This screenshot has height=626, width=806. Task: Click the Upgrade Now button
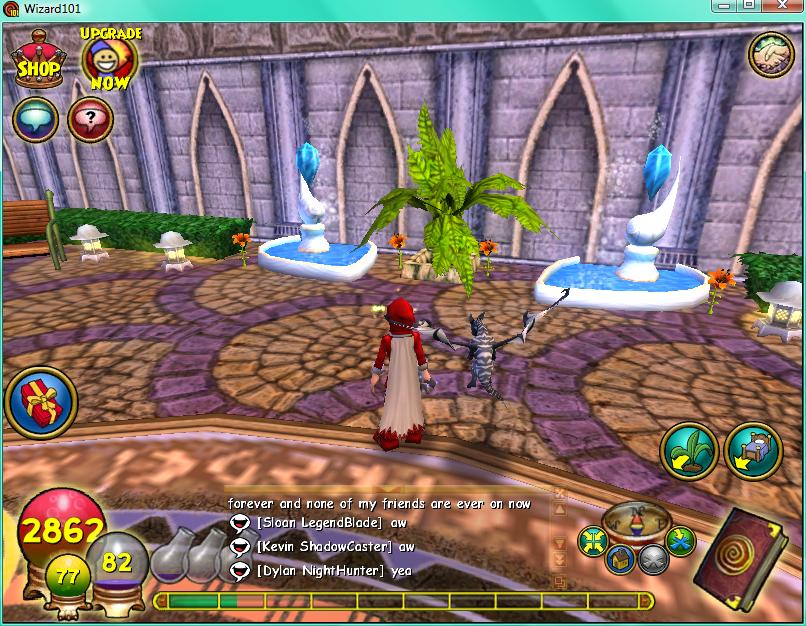[x=109, y=60]
